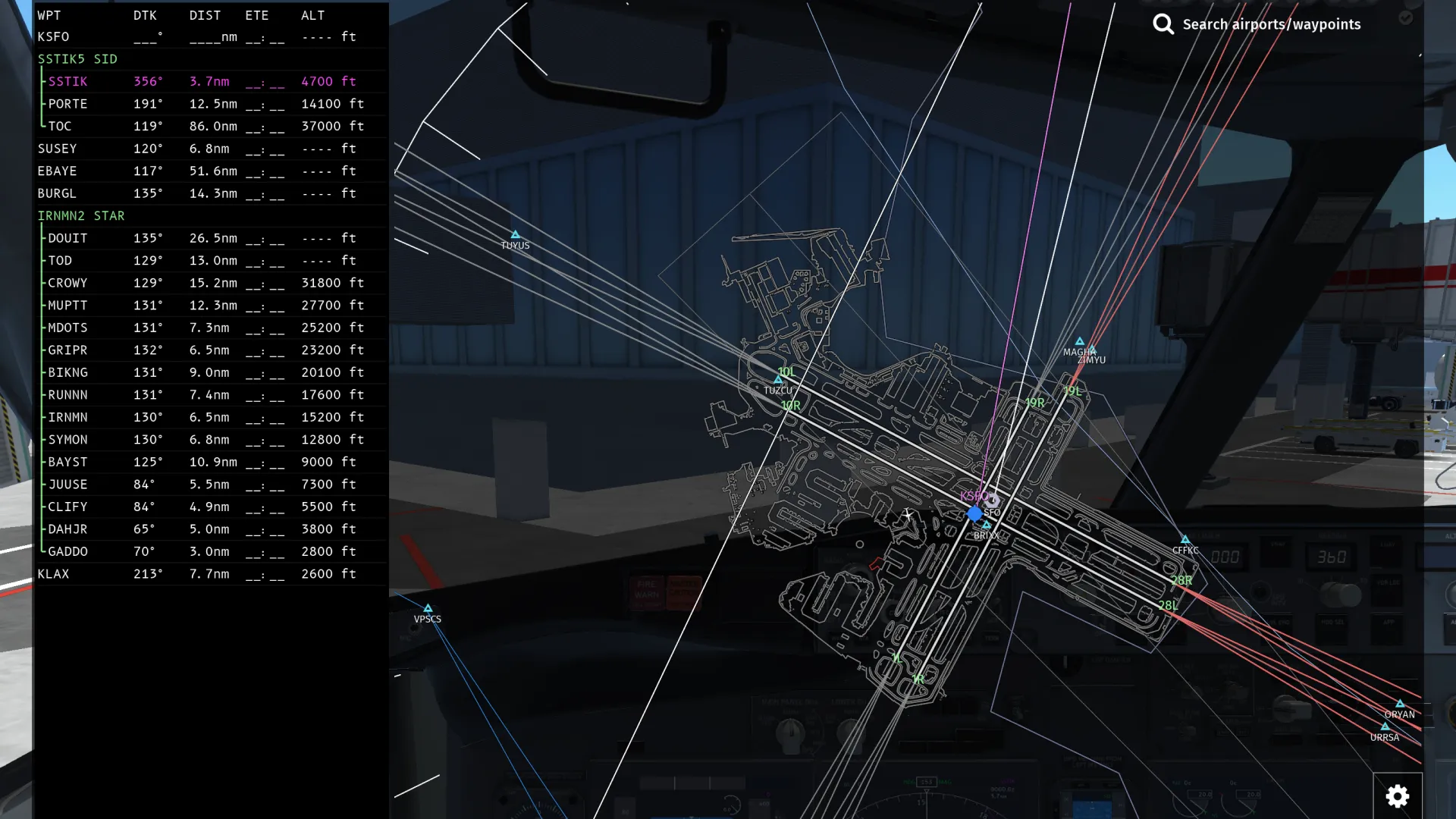Screen dimensions: 1456x819
Task: Select the URRSA waypoint marker
Action: tap(1385, 727)
